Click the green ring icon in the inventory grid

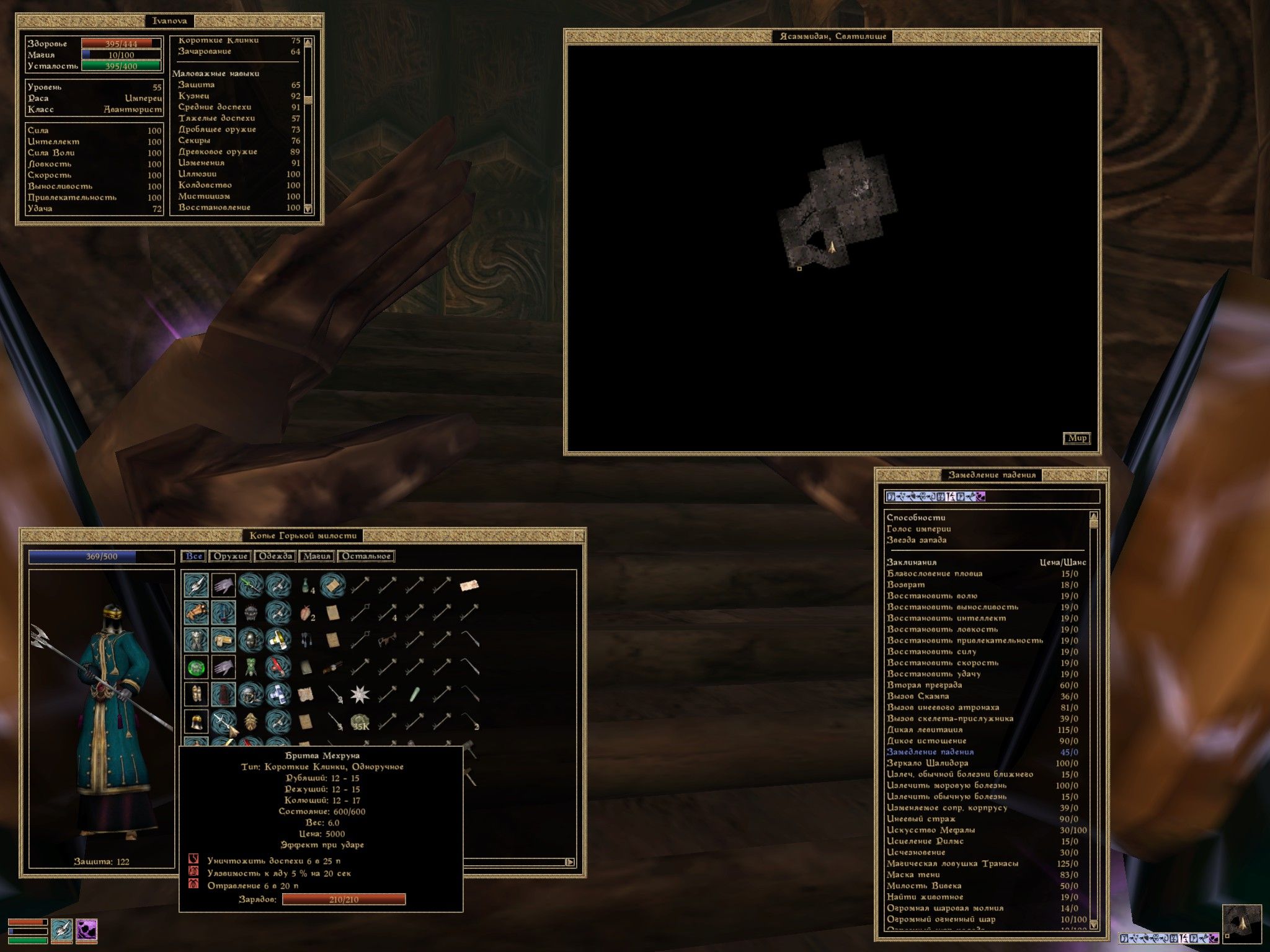[x=197, y=668]
